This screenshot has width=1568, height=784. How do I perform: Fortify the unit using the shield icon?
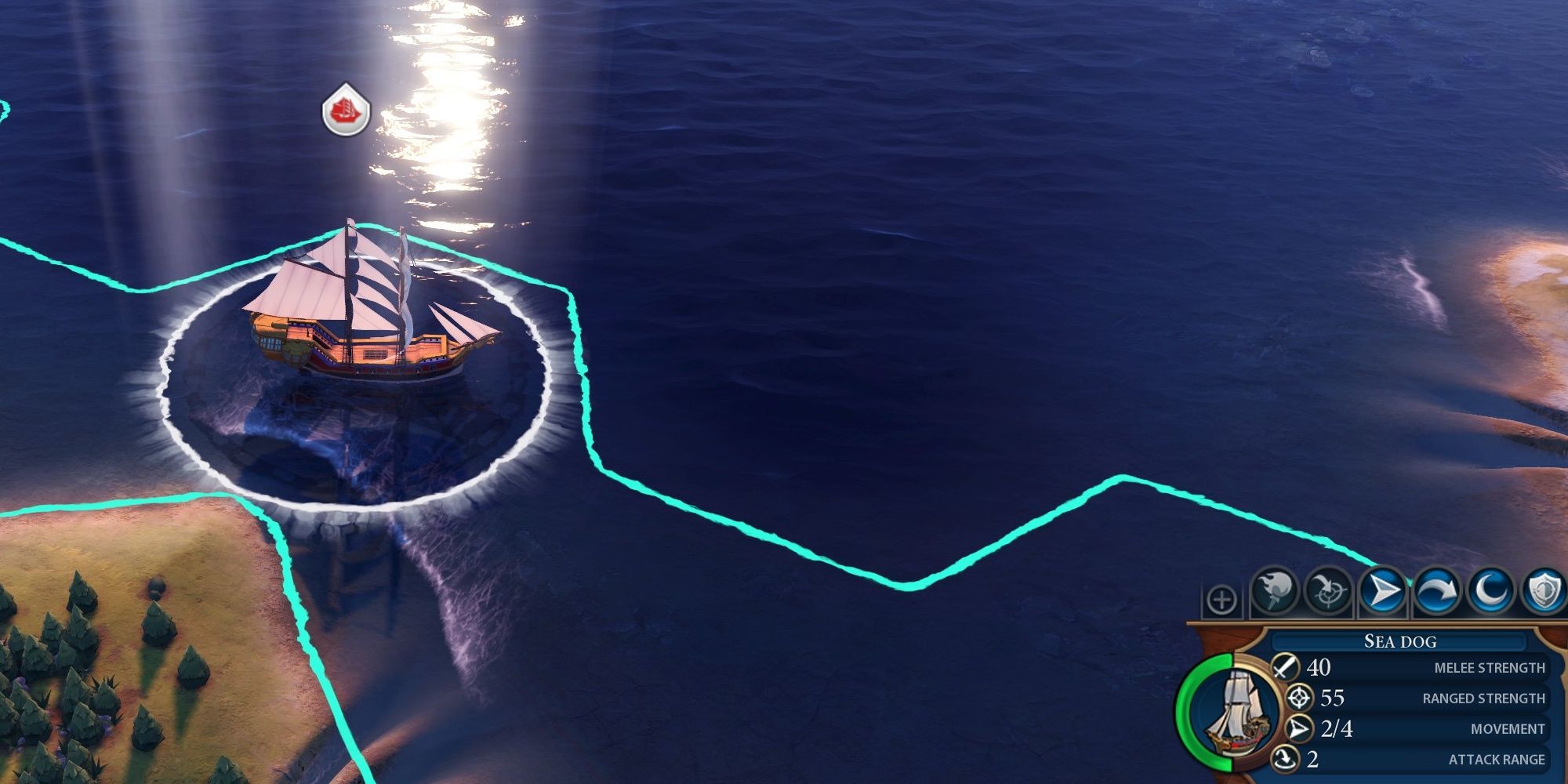(x=1544, y=590)
